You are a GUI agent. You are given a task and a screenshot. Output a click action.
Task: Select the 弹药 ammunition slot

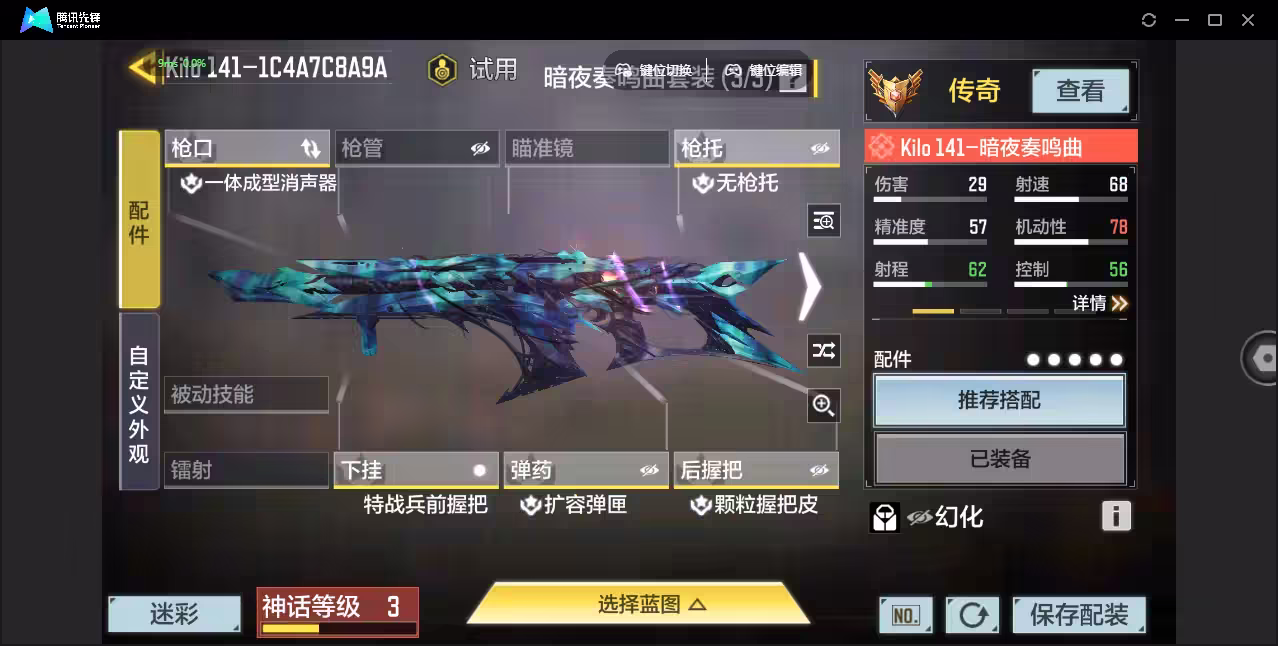pos(586,470)
